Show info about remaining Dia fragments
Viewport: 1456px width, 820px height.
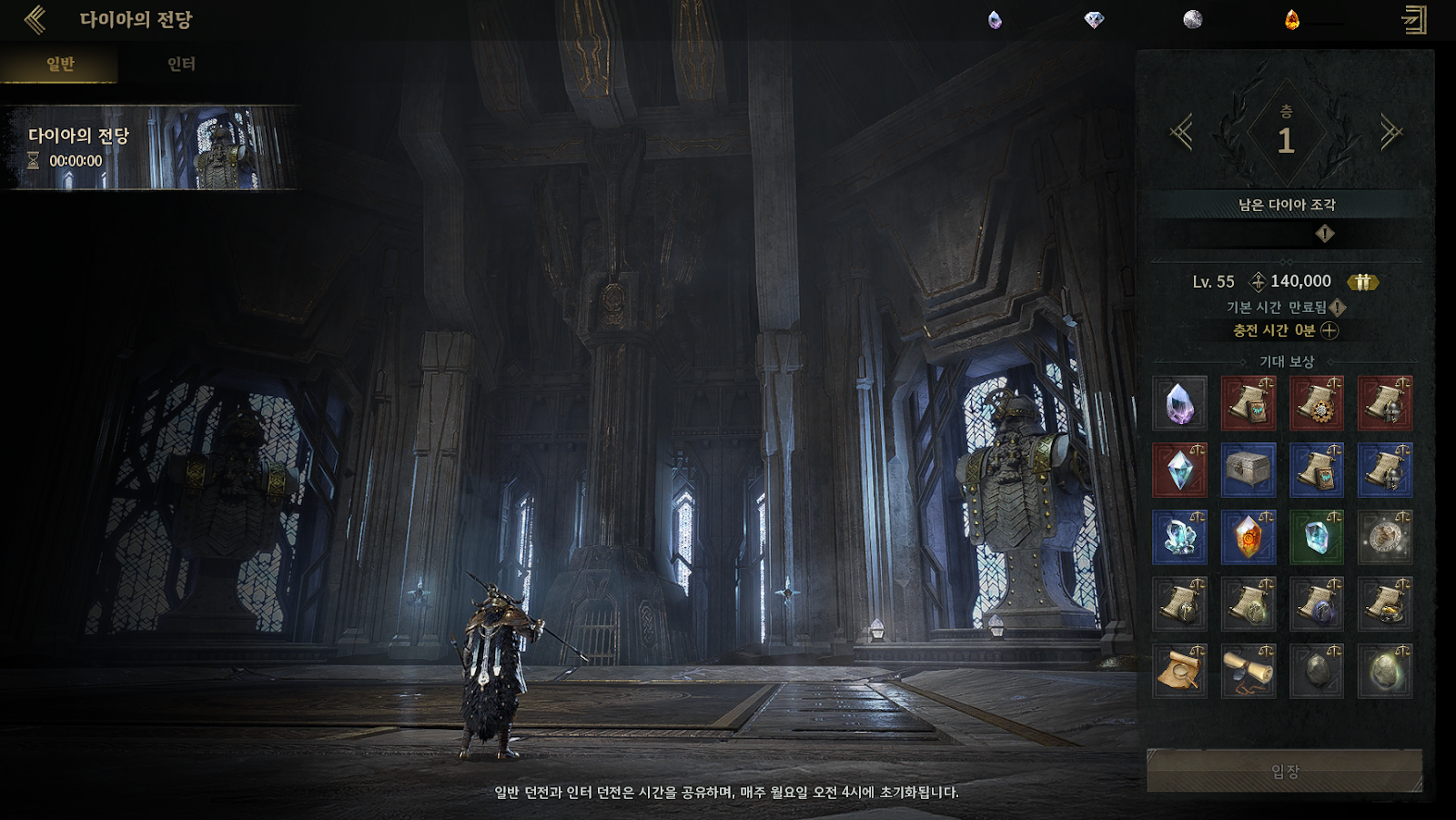coord(1325,234)
